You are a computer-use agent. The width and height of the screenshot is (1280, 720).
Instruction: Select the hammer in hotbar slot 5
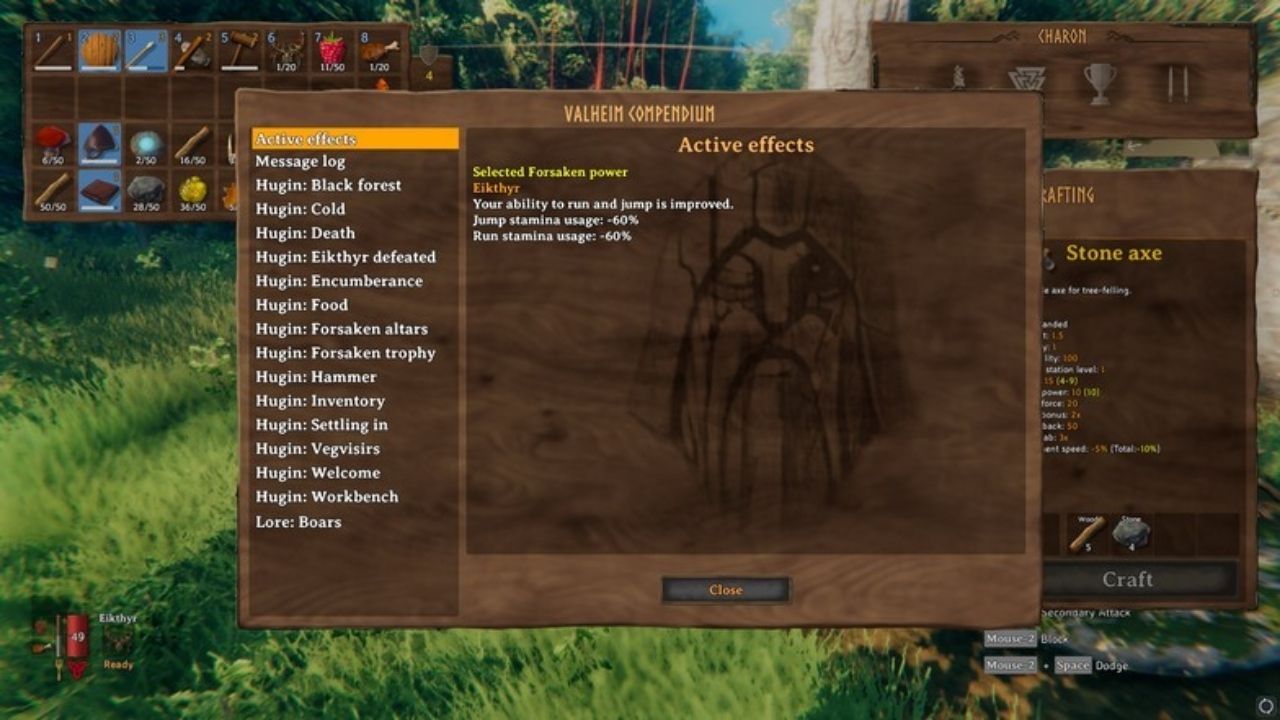pyautogui.click(x=239, y=49)
